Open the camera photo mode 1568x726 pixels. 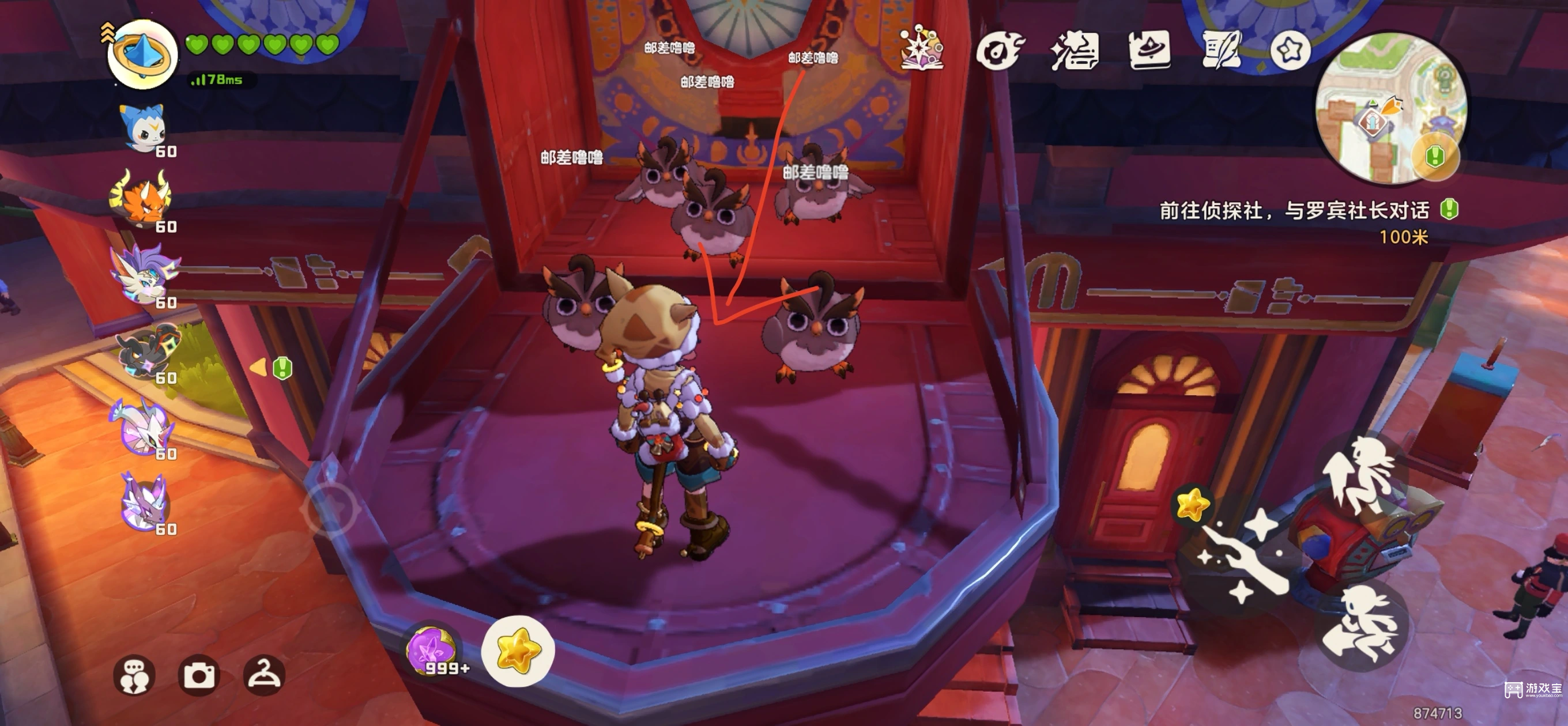point(199,675)
